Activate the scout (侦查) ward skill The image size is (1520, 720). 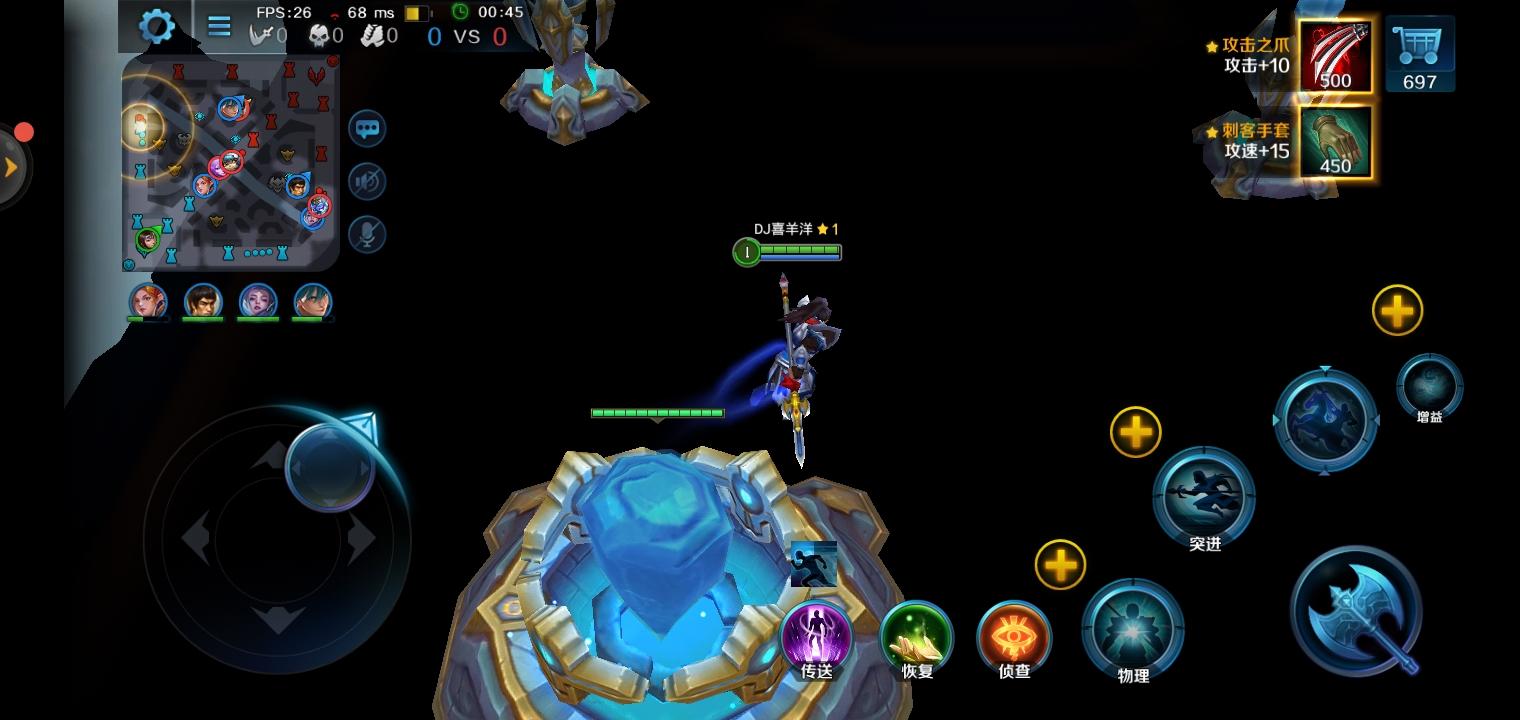pyautogui.click(x=1014, y=636)
